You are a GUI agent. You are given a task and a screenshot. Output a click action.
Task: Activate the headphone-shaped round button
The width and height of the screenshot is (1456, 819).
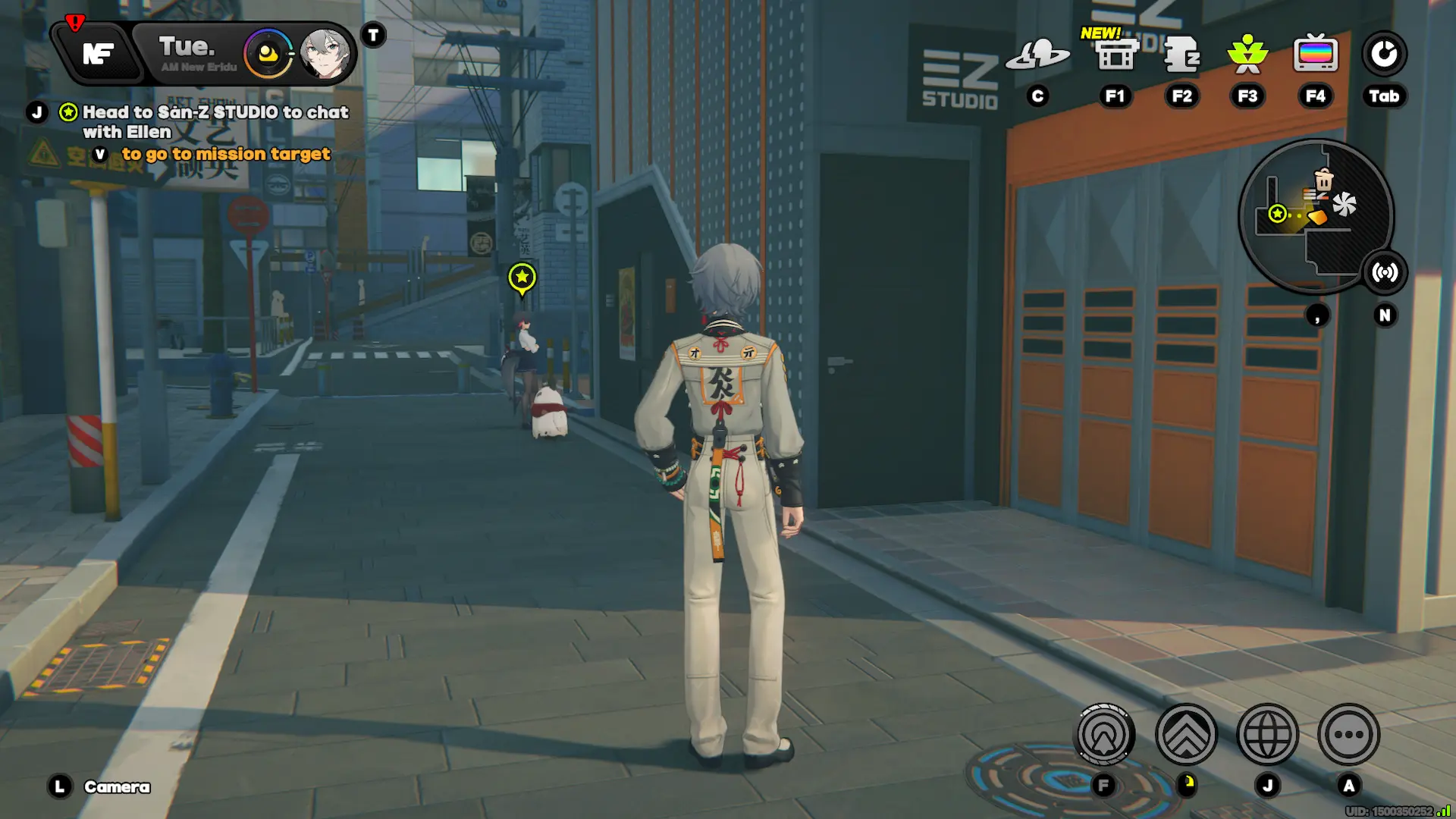[x=1105, y=734]
